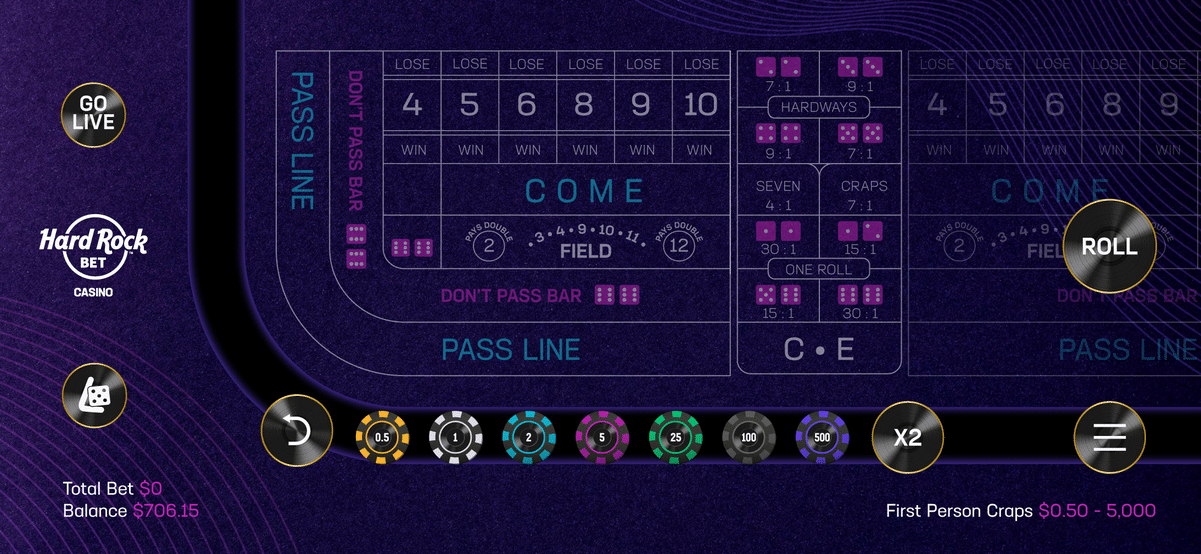This screenshot has height=554, width=1201.
Task: Pick the black 100 chip
Action: coord(749,437)
